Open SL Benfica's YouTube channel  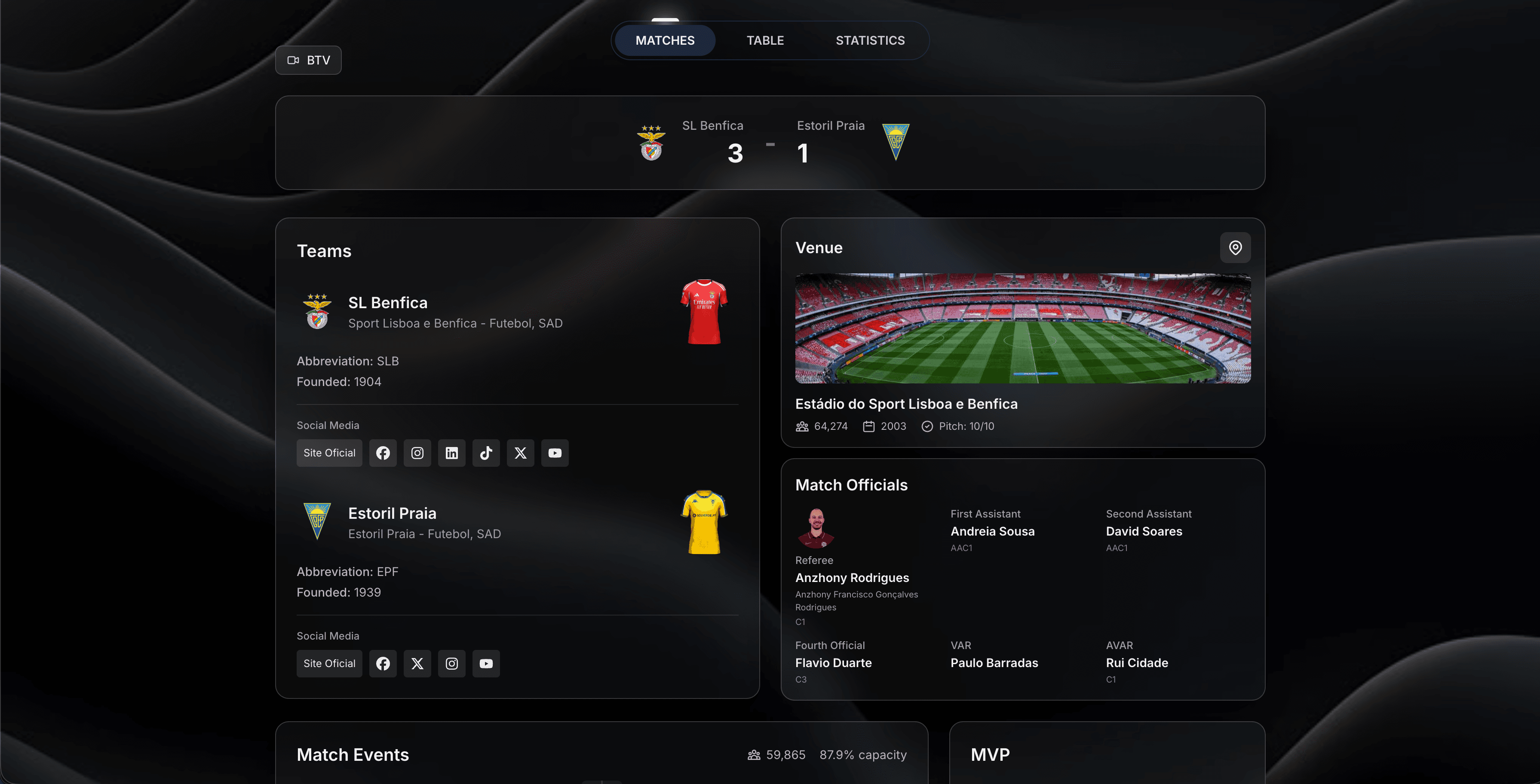(x=555, y=453)
